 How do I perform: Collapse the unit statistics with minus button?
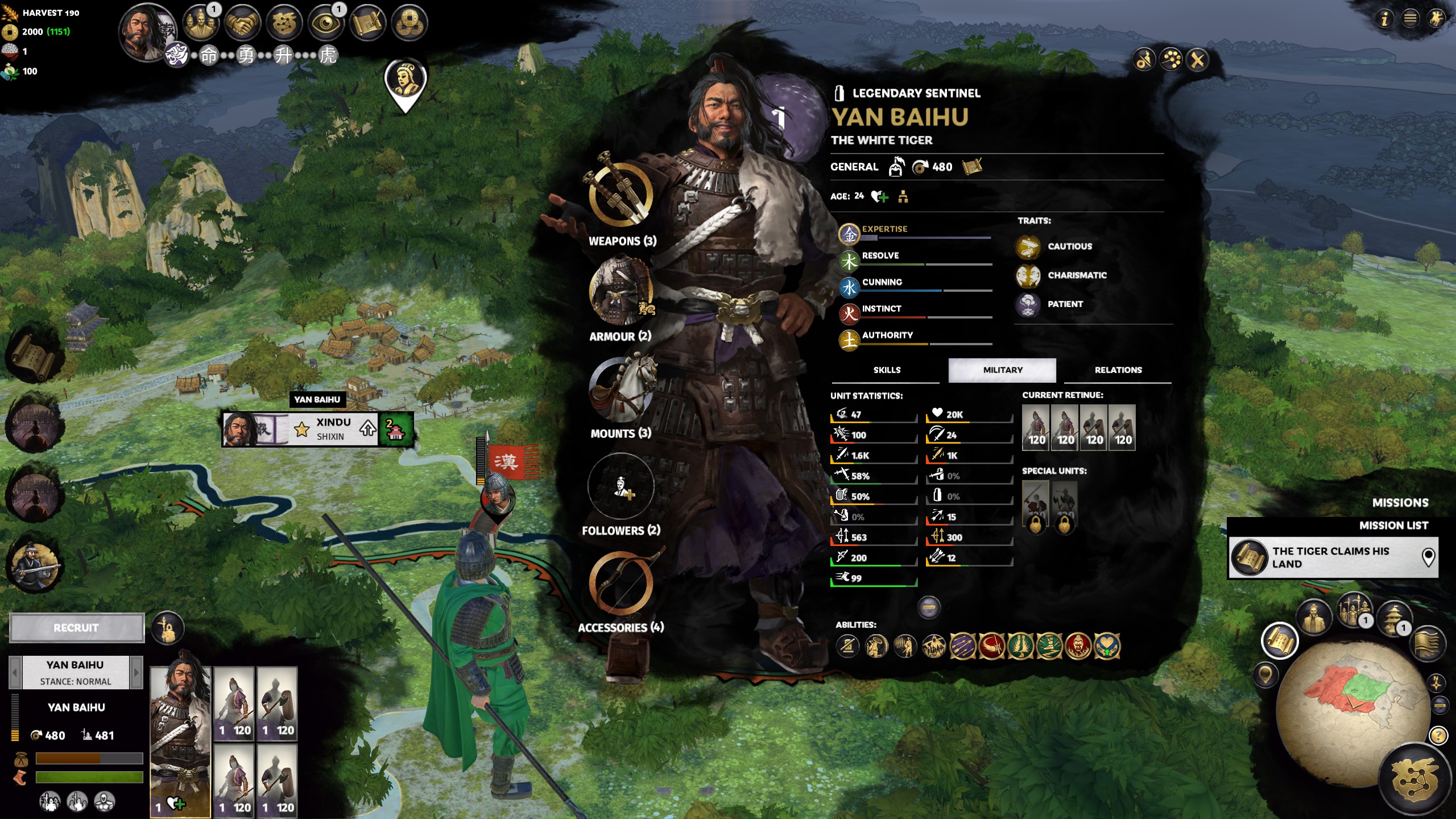coord(929,607)
